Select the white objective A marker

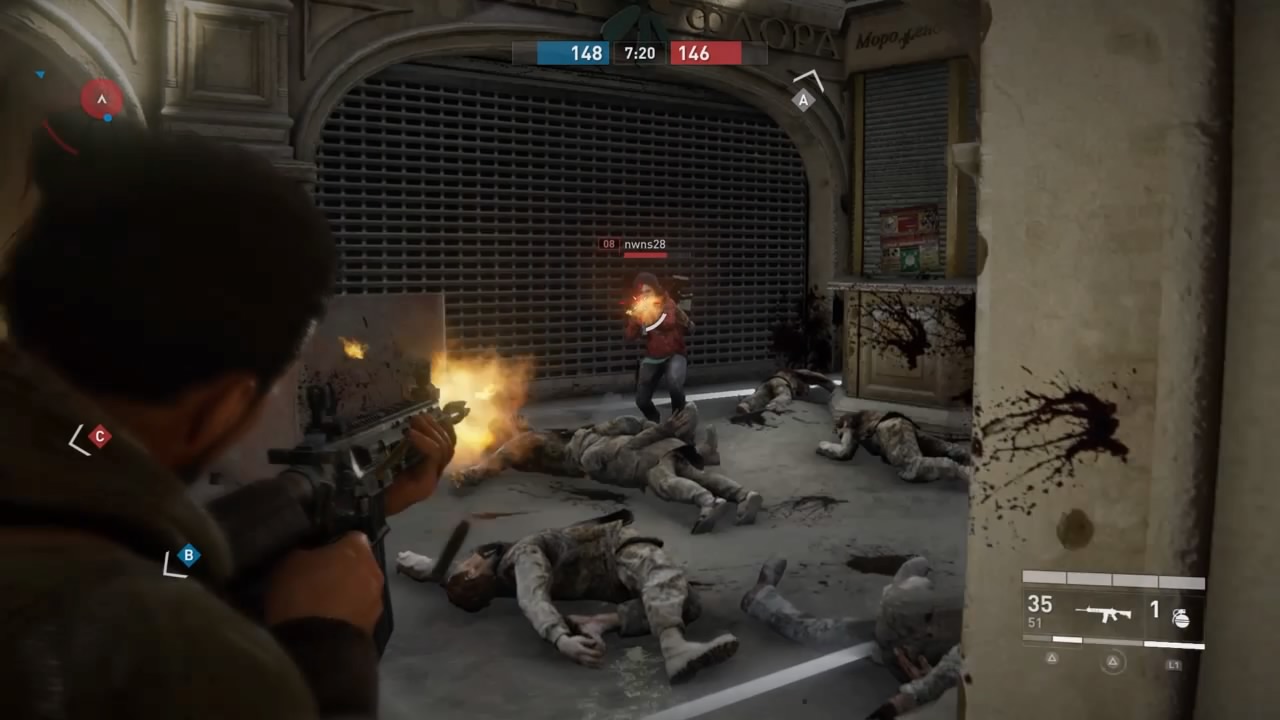(803, 100)
